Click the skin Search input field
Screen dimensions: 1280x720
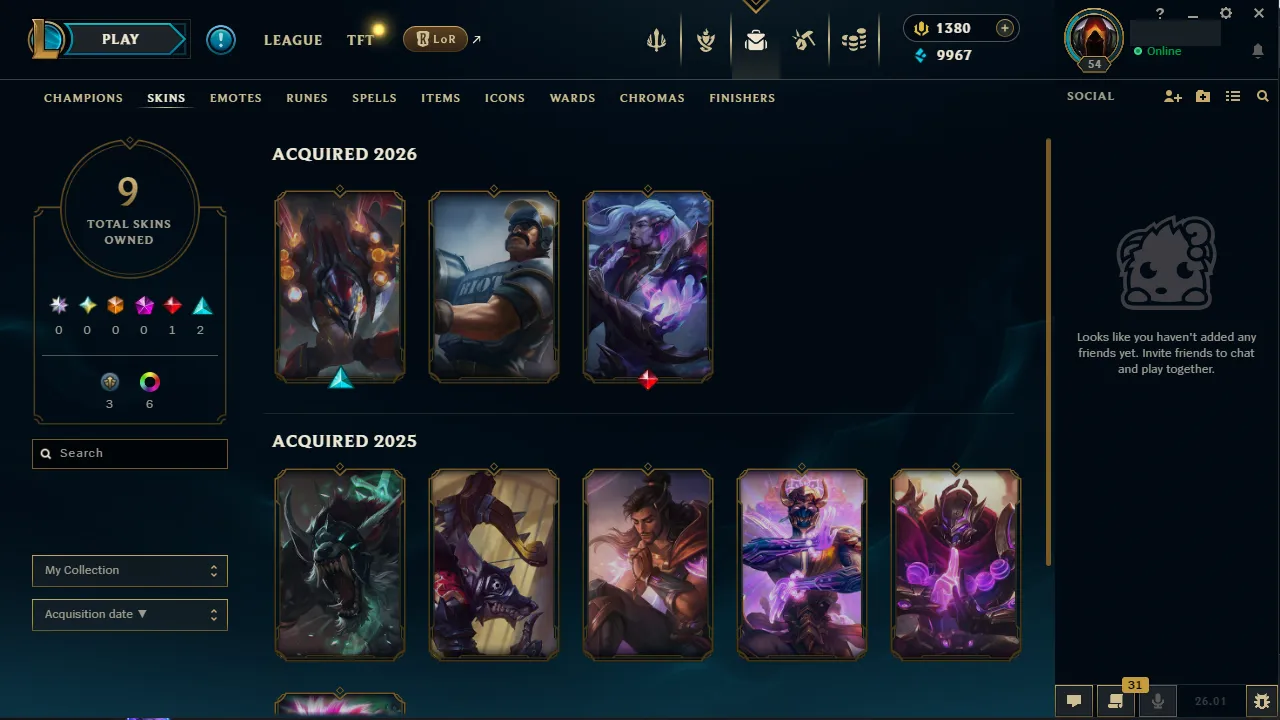129,453
